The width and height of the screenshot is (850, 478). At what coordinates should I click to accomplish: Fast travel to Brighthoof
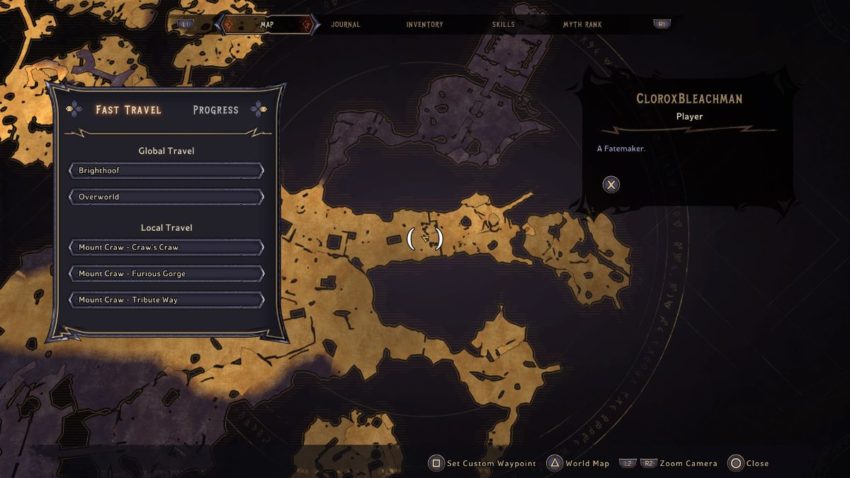pyautogui.click(x=167, y=171)
